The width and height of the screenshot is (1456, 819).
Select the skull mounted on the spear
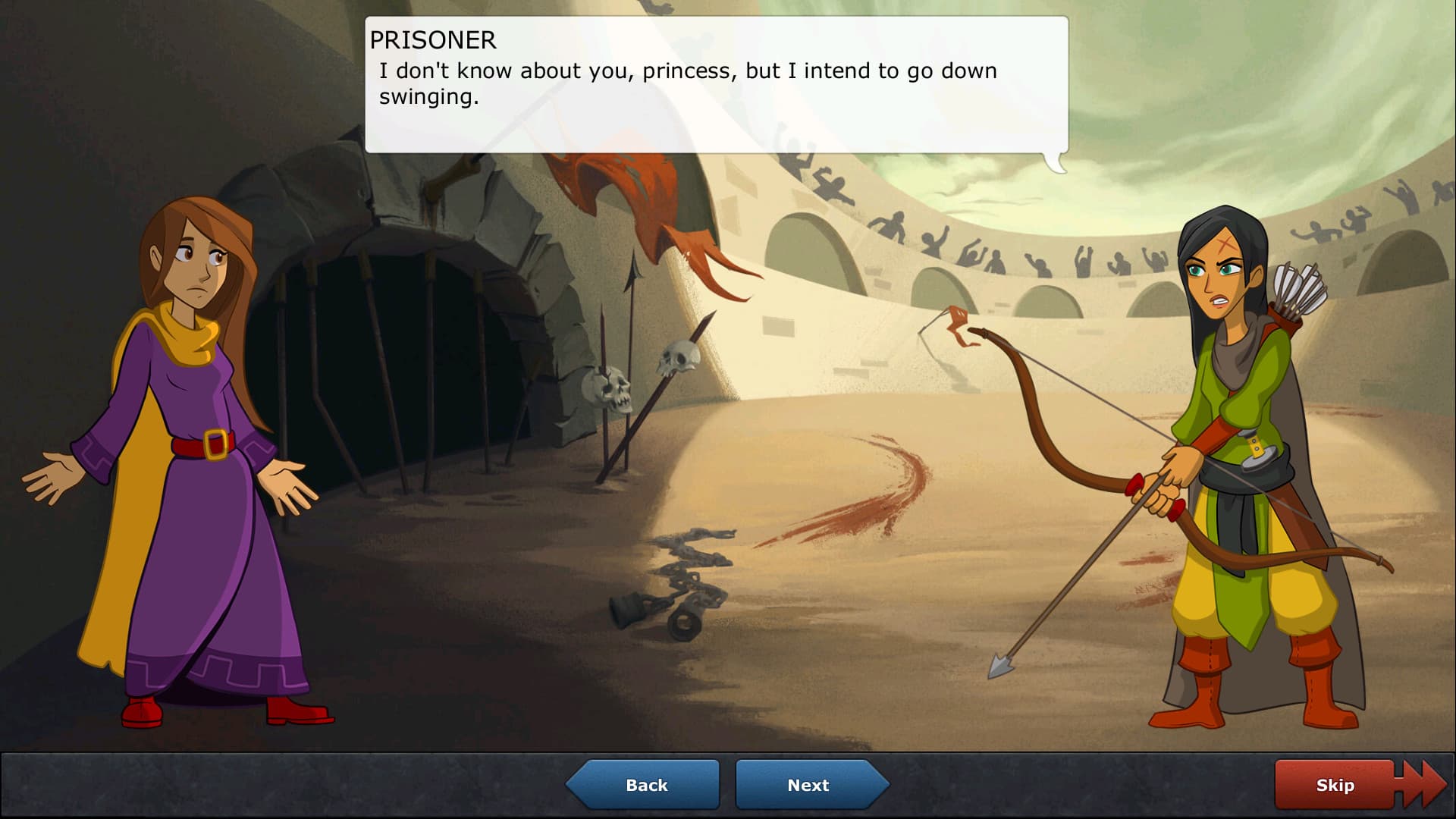click(675, 356)
